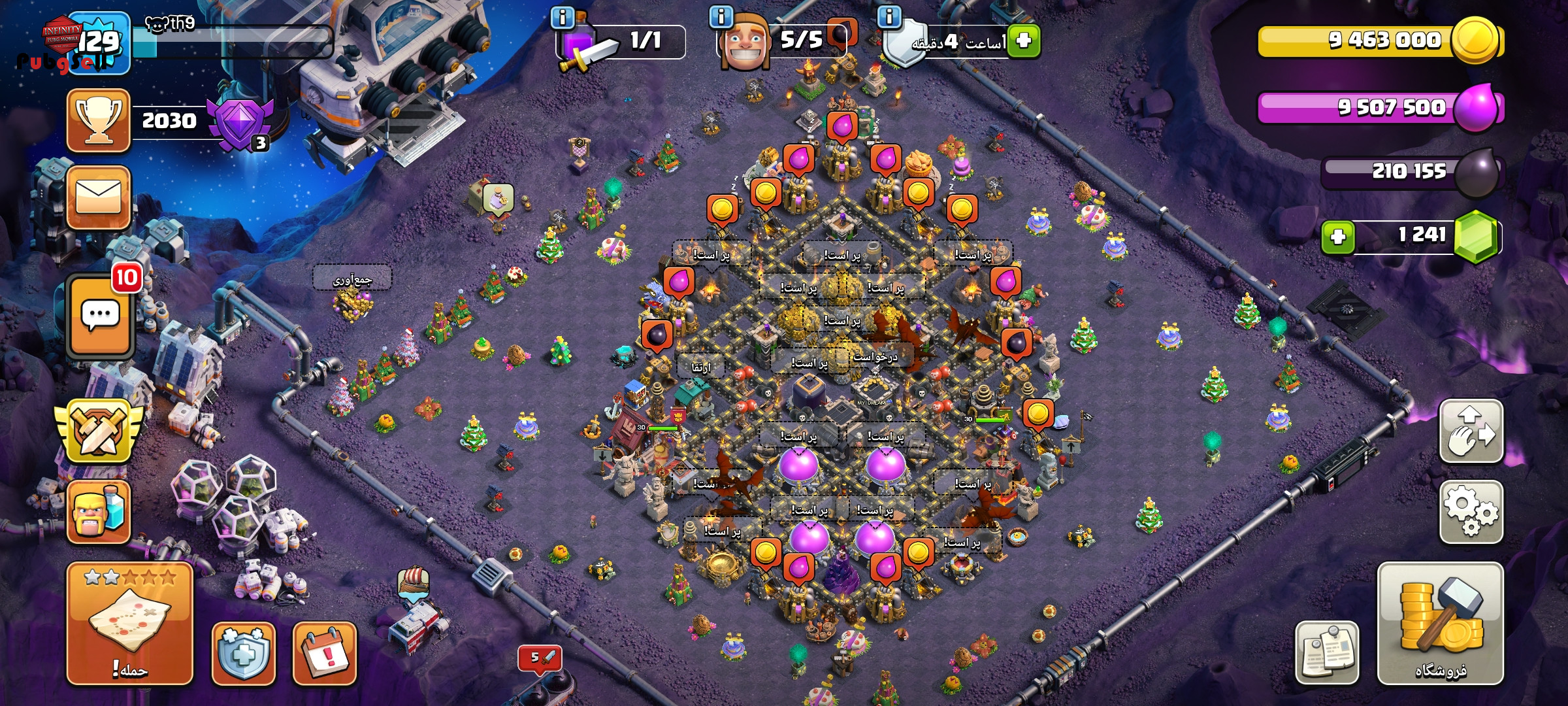1568x706 pixels.
Task: Toggle the layout editor hand-arrows button
Action: tap(1471, 431)
